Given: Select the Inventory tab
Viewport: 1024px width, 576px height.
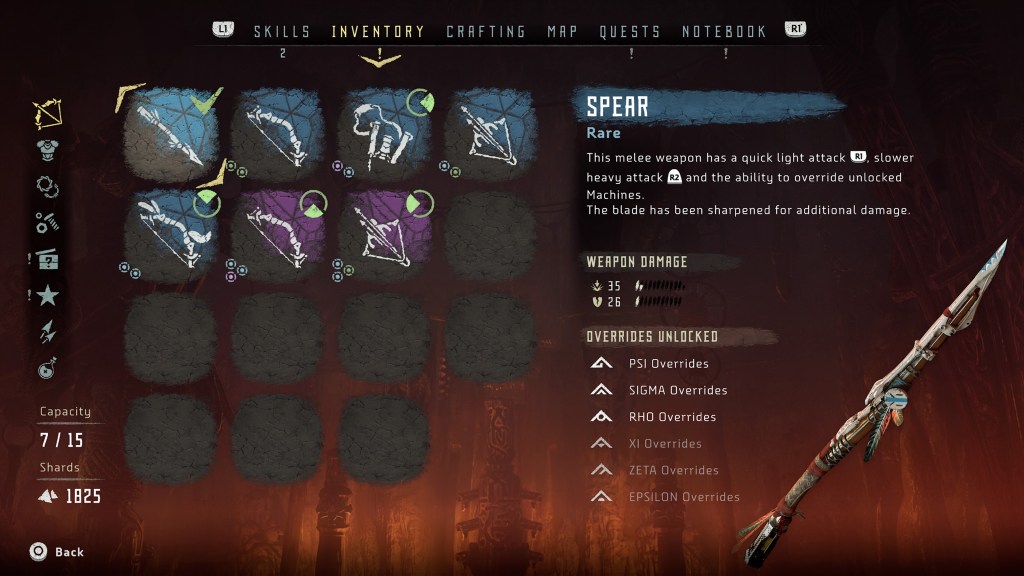Looking at the screenshot, I should (378, 32).
